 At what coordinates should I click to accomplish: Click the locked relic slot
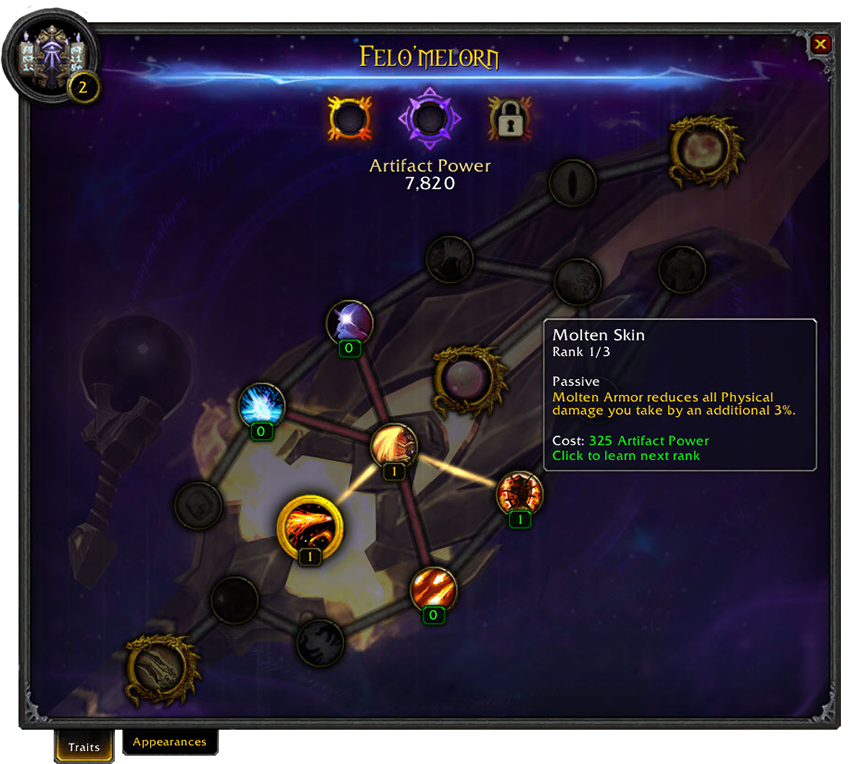pos(509,119)
